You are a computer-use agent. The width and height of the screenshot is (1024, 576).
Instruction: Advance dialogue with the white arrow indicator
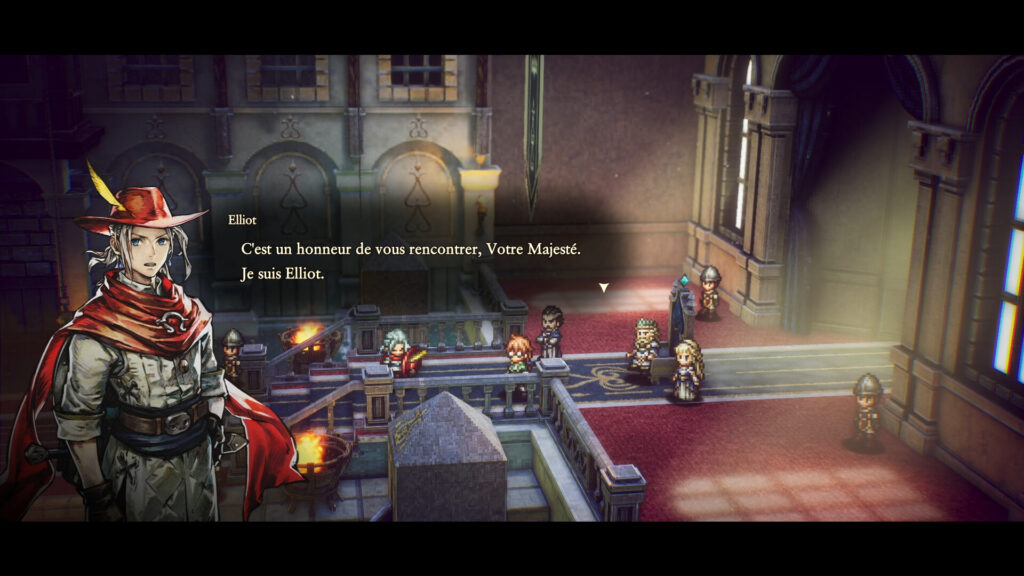(603, 288)
